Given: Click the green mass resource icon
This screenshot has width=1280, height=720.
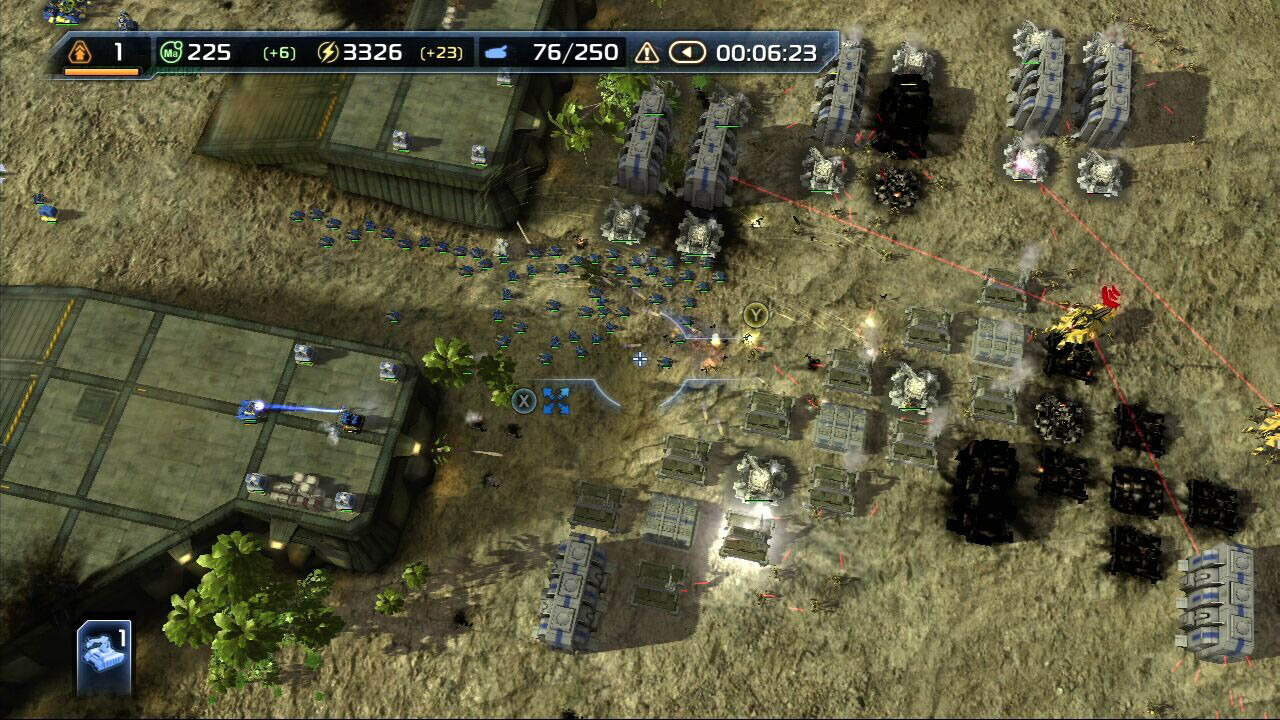Looking at the screenshot, I should tap(171, 53).
